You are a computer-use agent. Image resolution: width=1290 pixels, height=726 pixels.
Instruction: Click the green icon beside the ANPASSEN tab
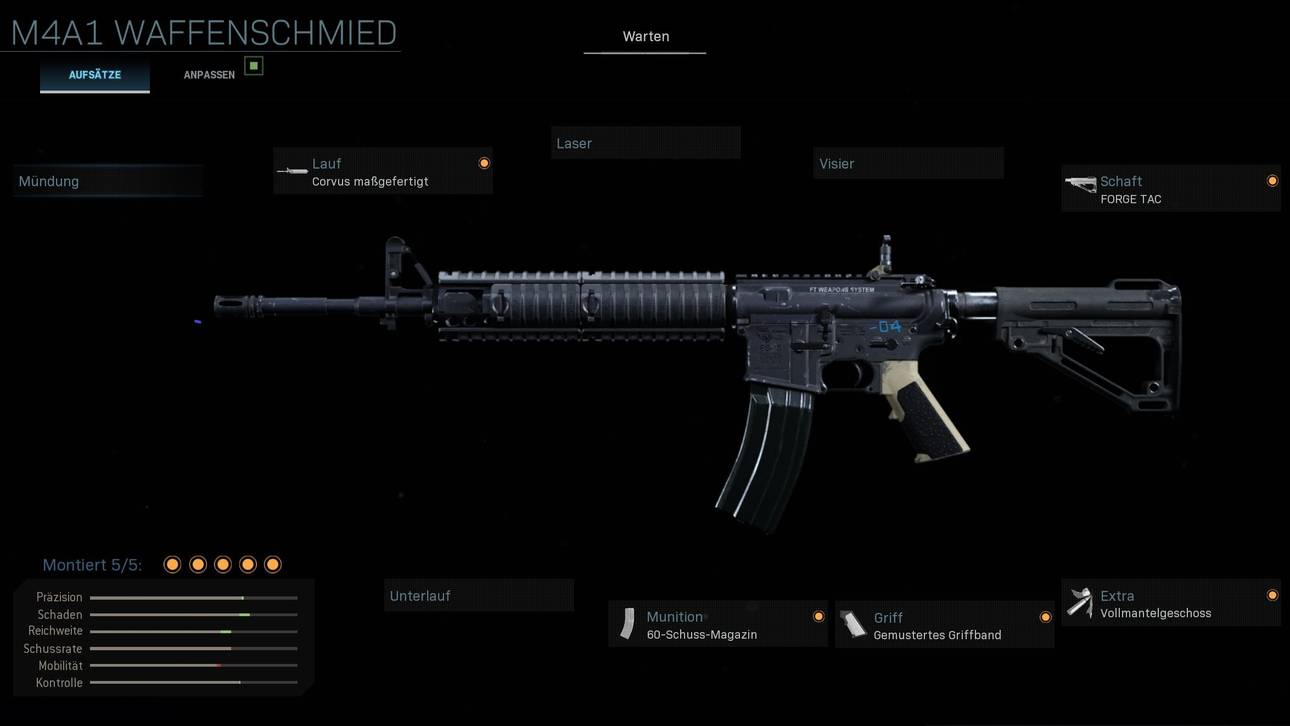(x=254, y=65)
